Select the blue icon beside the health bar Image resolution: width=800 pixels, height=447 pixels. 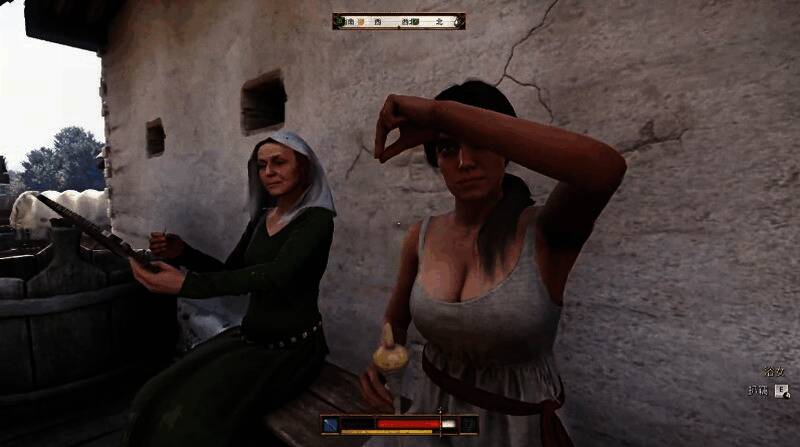(331, 425)
